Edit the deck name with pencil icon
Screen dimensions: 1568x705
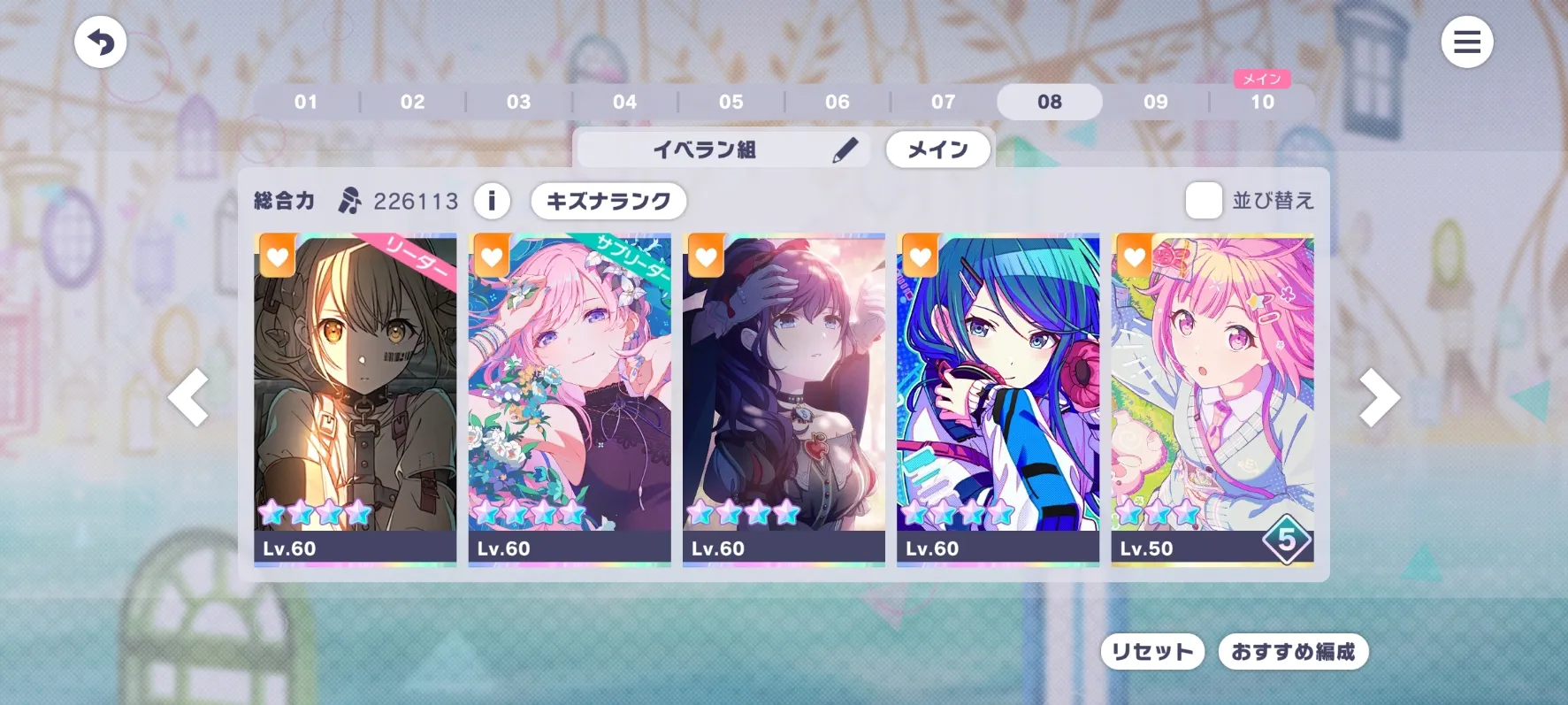tap(845, 149)
